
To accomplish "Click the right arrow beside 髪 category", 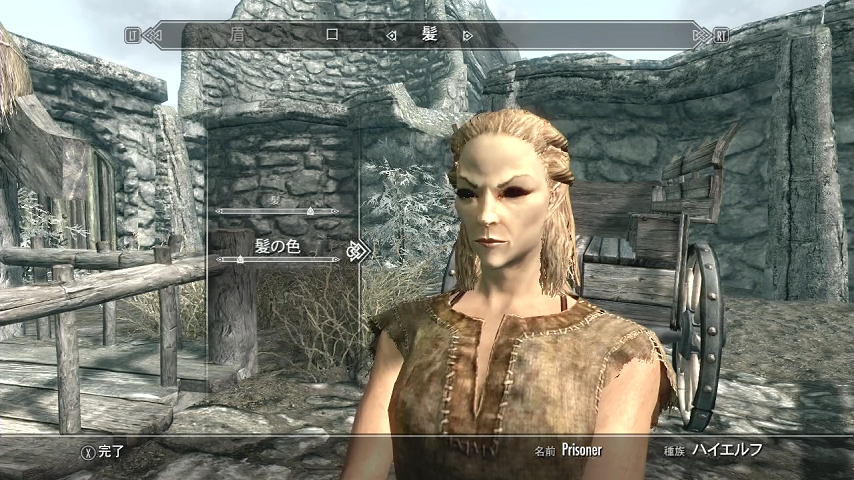I will coord(468,35).
